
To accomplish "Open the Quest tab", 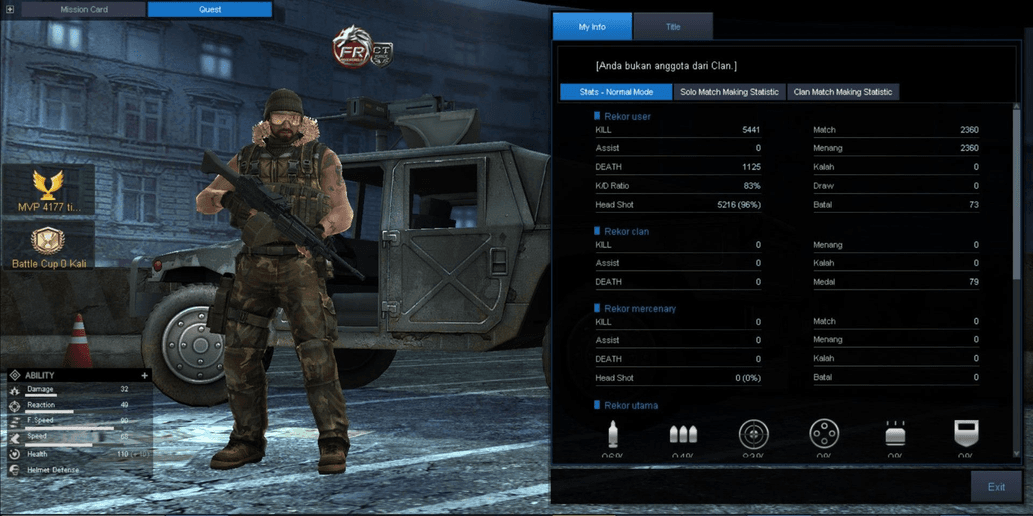I will pos(210,9).
